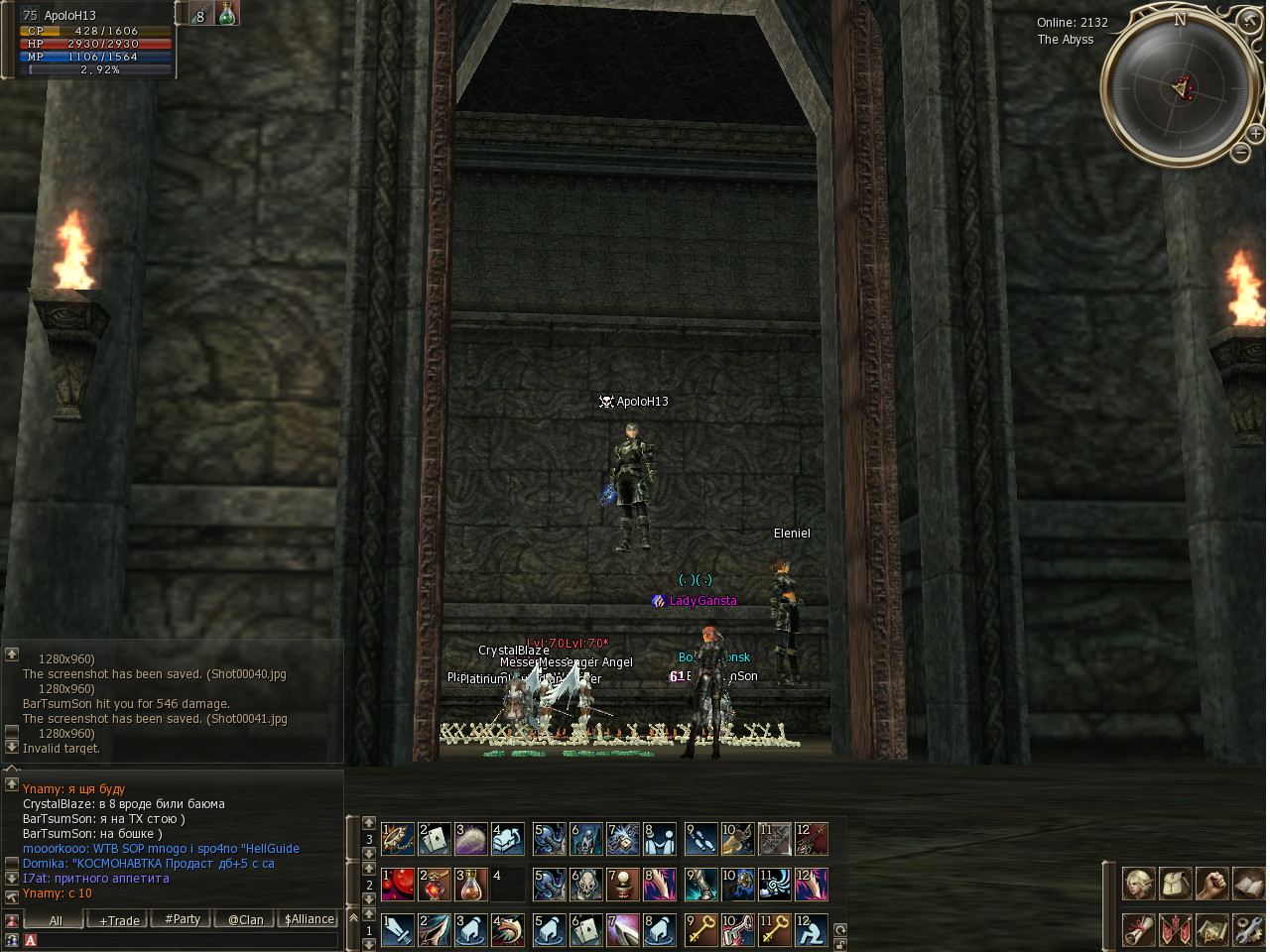1270x952 pixels.
Task: Open the world map parchment icon
Action: [1211, 929]
